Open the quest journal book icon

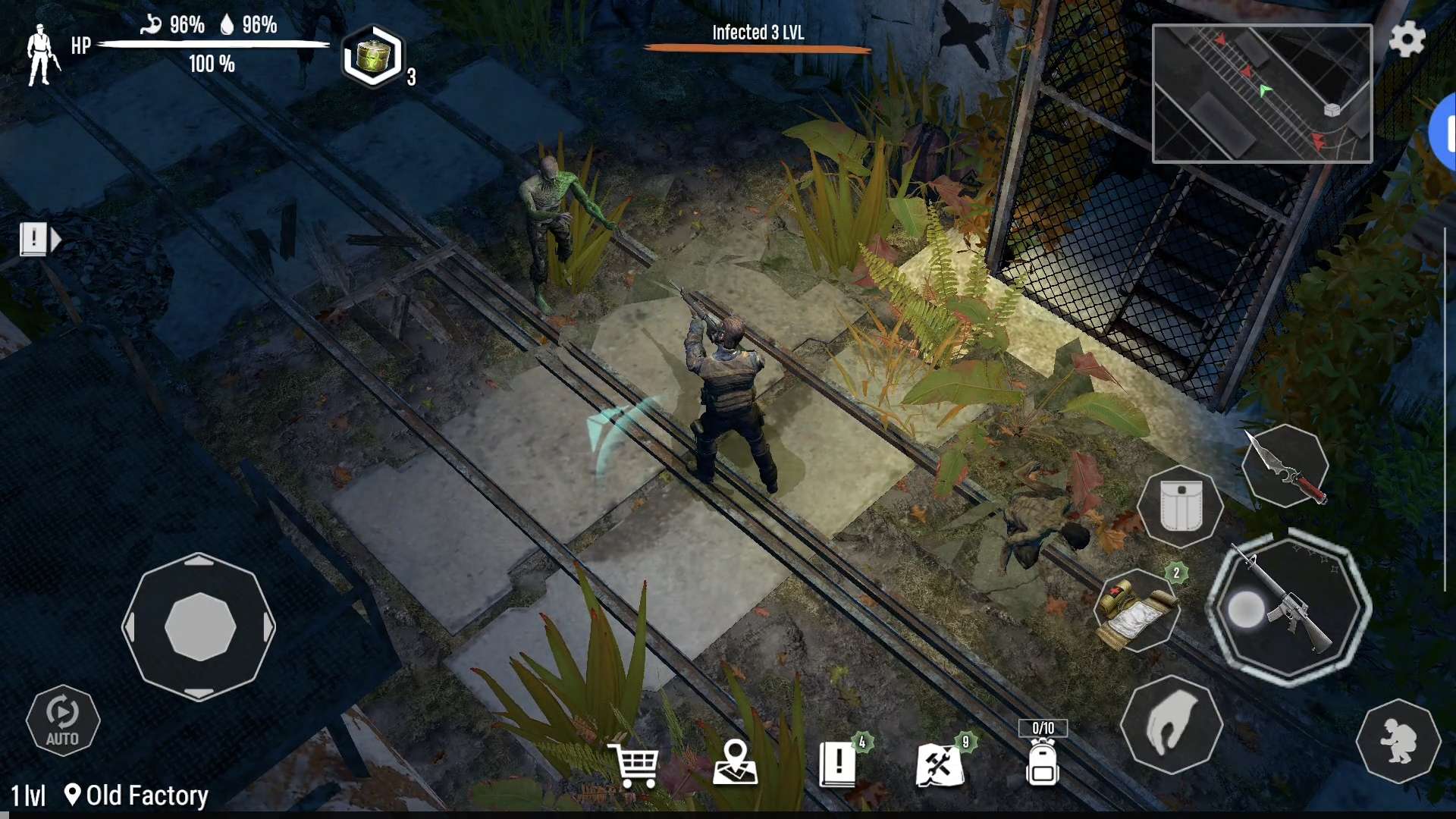(839, 763)
